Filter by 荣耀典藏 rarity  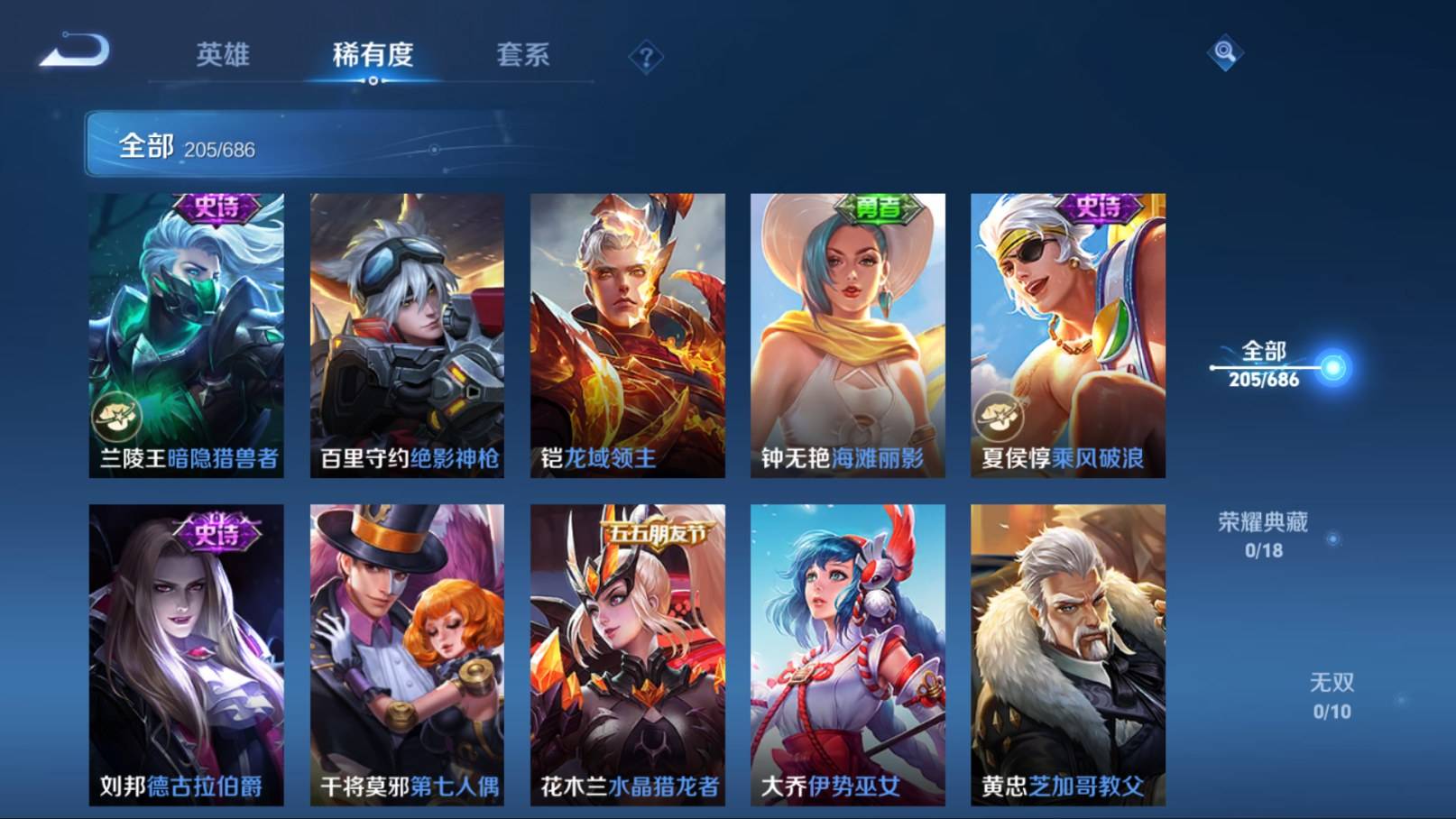[x=1263, y=535]
